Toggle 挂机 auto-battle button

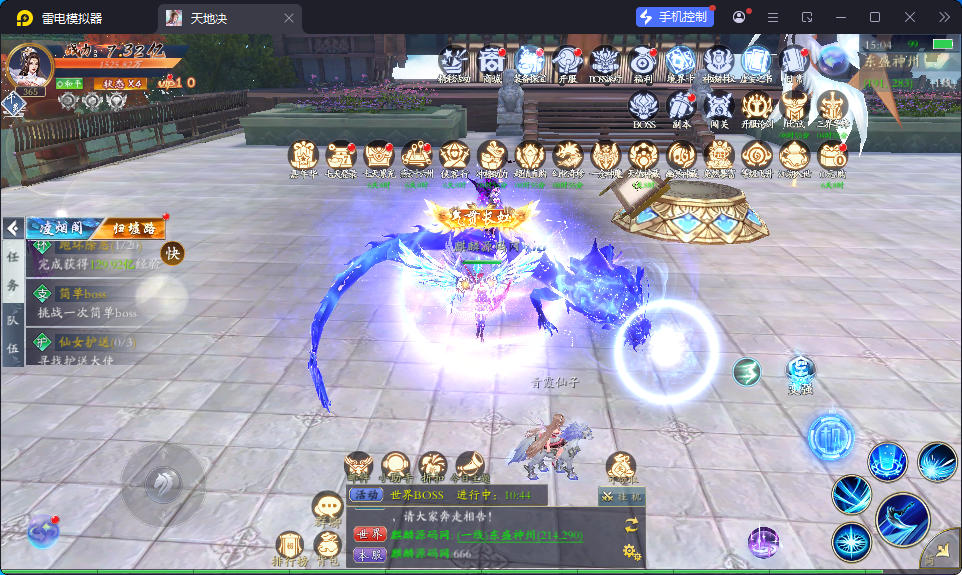click(x=622, y=496)
